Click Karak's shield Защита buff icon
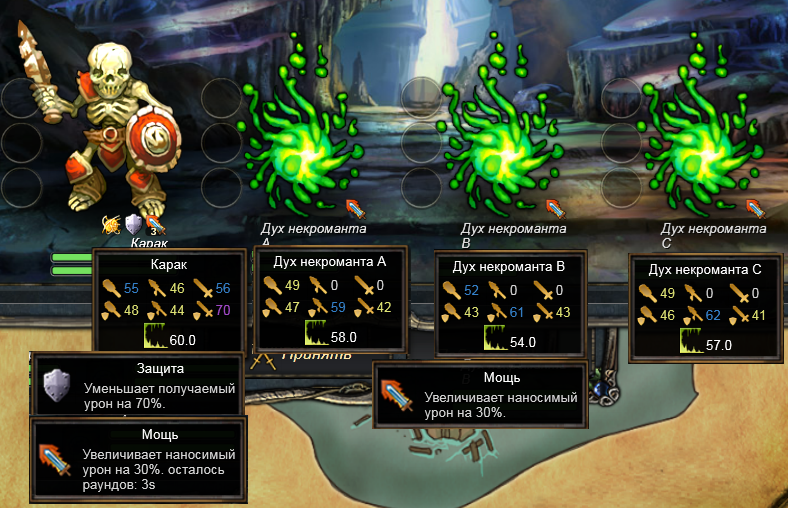Screen dimensions: 788x508 coord(132,224)
